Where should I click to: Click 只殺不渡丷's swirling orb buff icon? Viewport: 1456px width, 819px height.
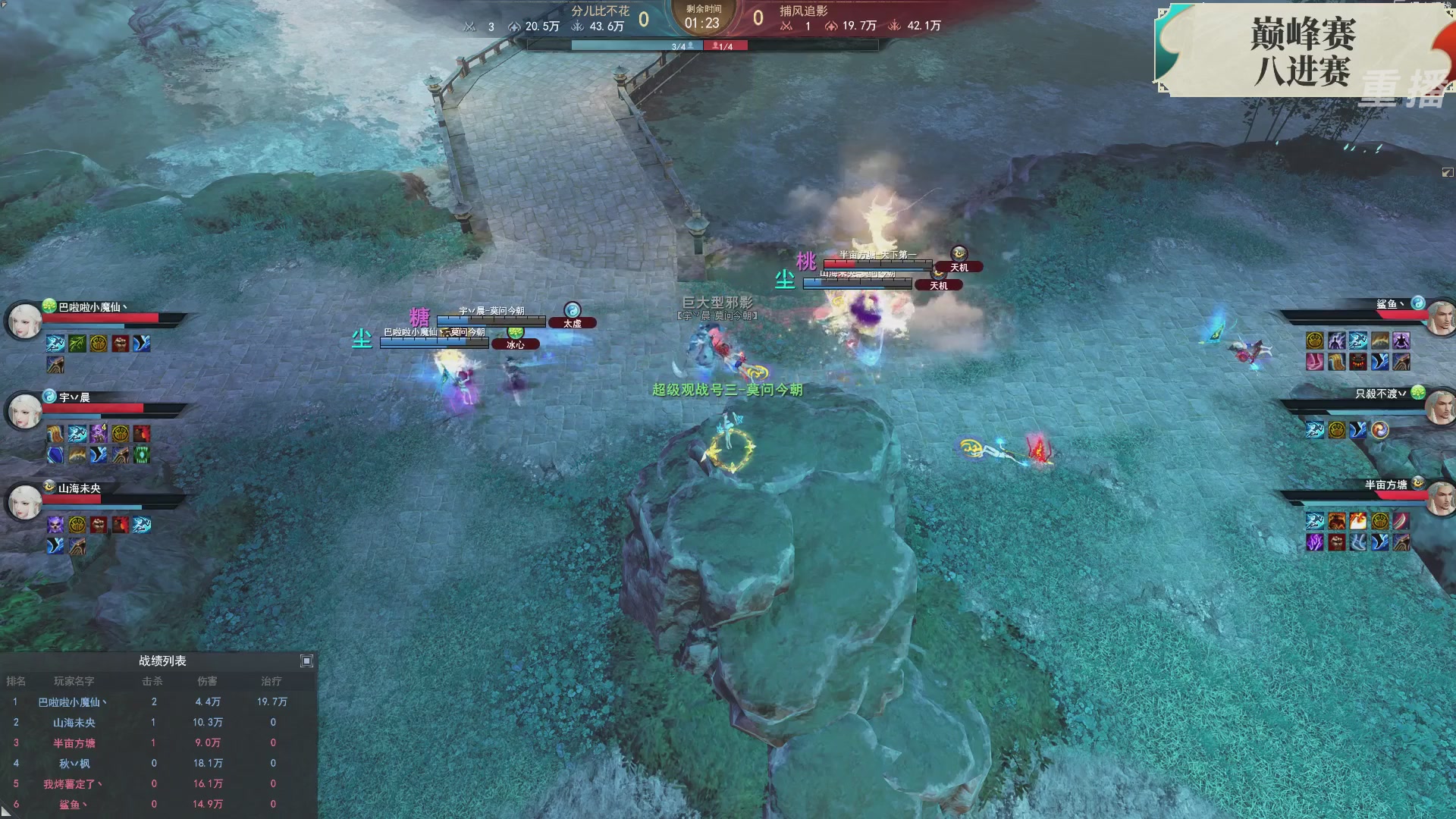(x=1379, y=429)
